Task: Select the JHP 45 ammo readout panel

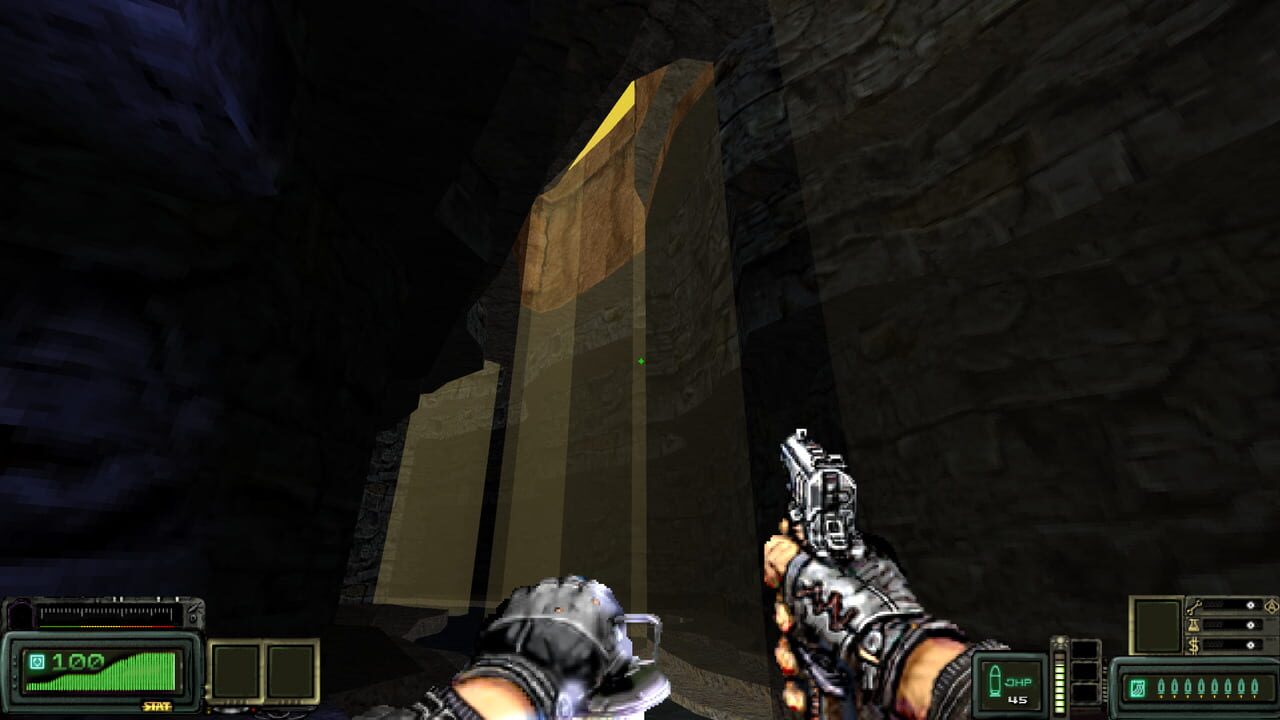Action: 1010,684
